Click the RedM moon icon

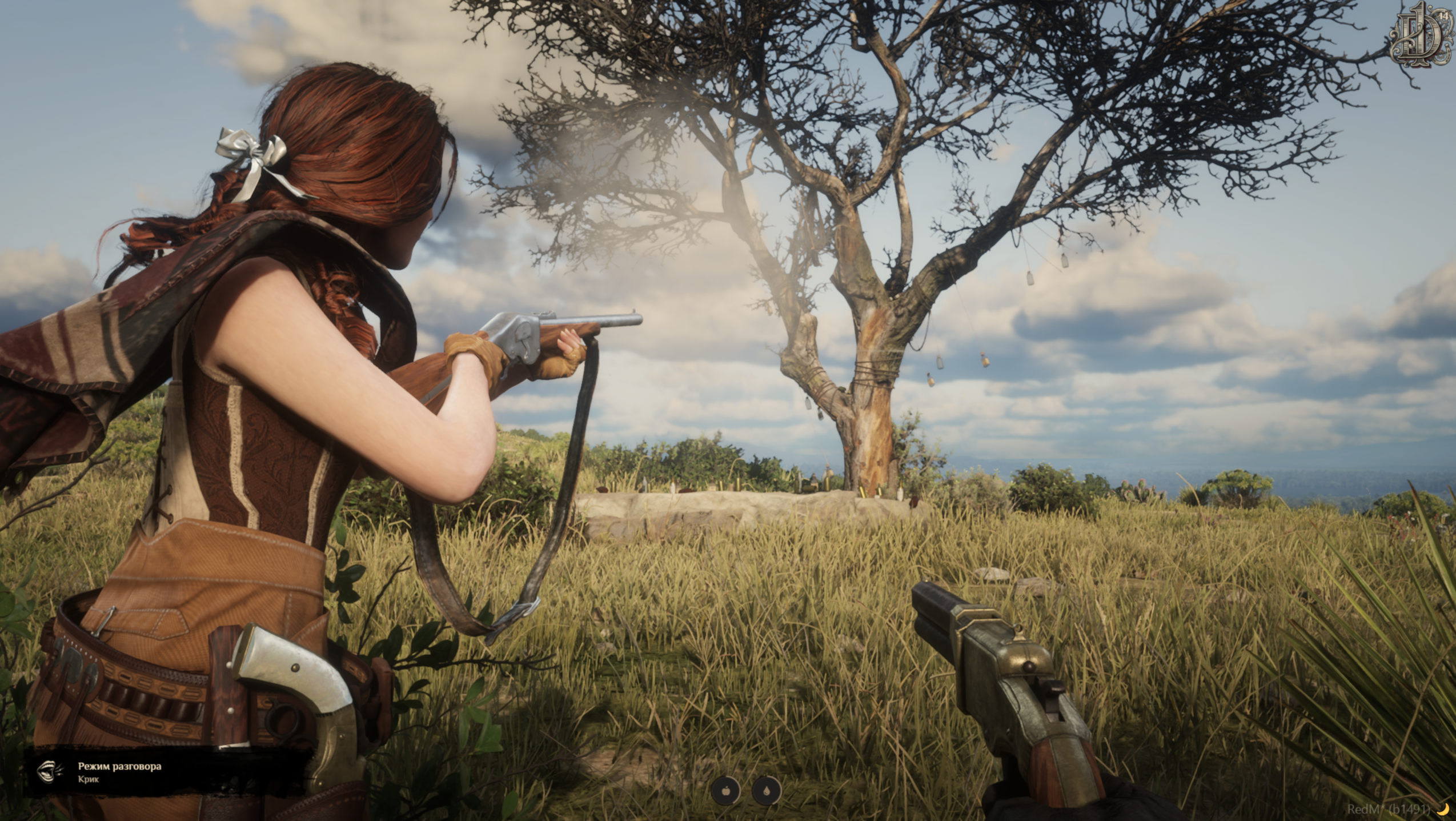(x=1443, y=808)
